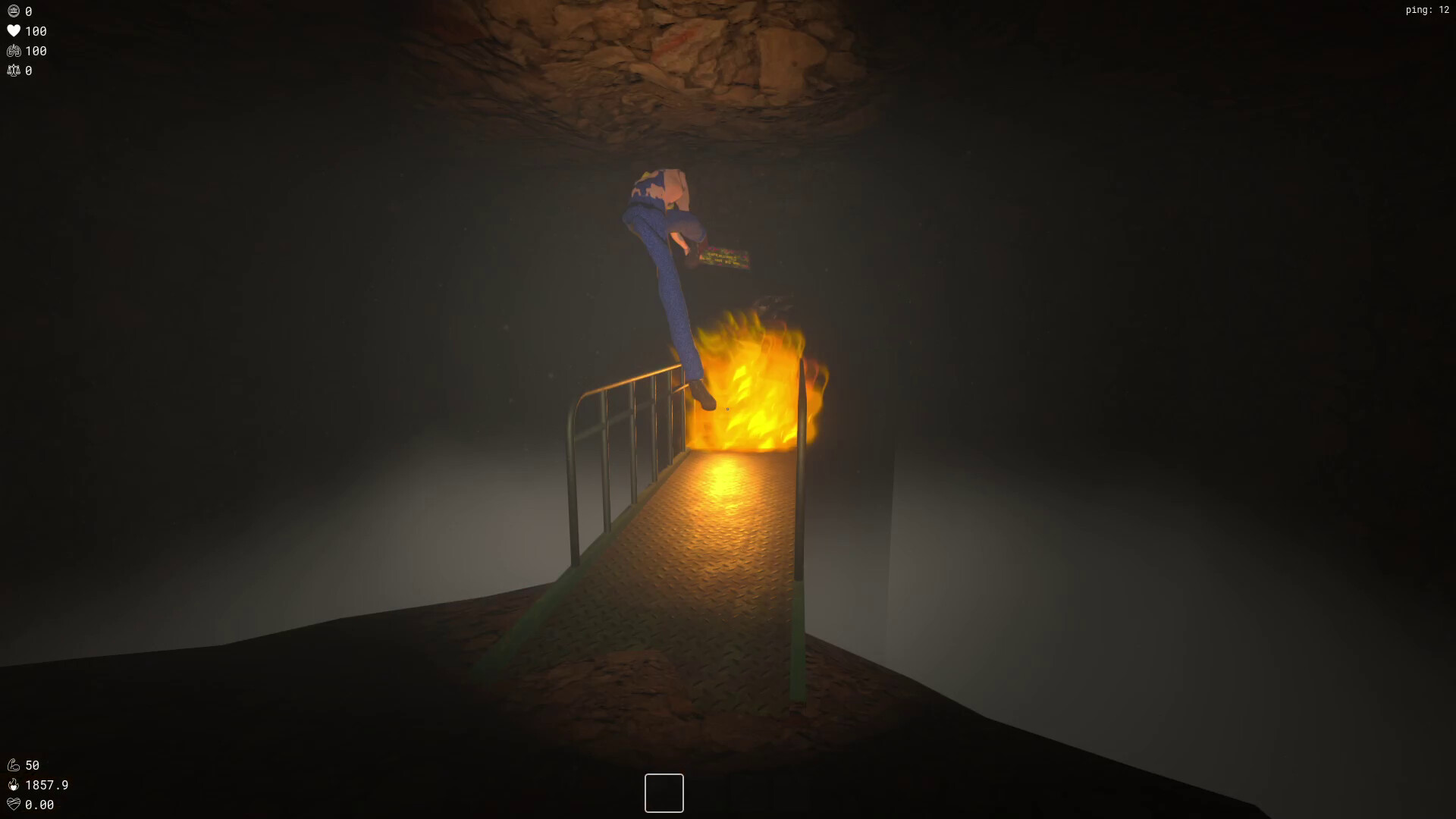Viewport: 1456px width, 819px height.
Task: Click the burning fire on the metal walkway
Action: [x=751, y=394]
